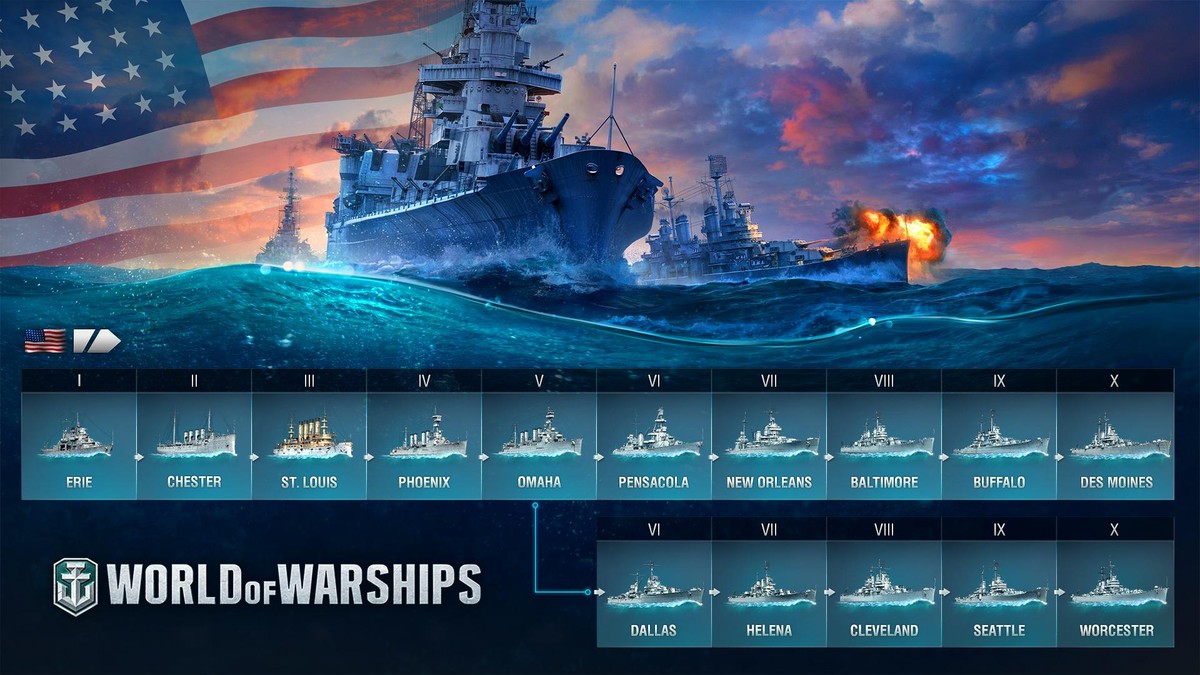Pick the Helena ship tile

click(769, 593)
